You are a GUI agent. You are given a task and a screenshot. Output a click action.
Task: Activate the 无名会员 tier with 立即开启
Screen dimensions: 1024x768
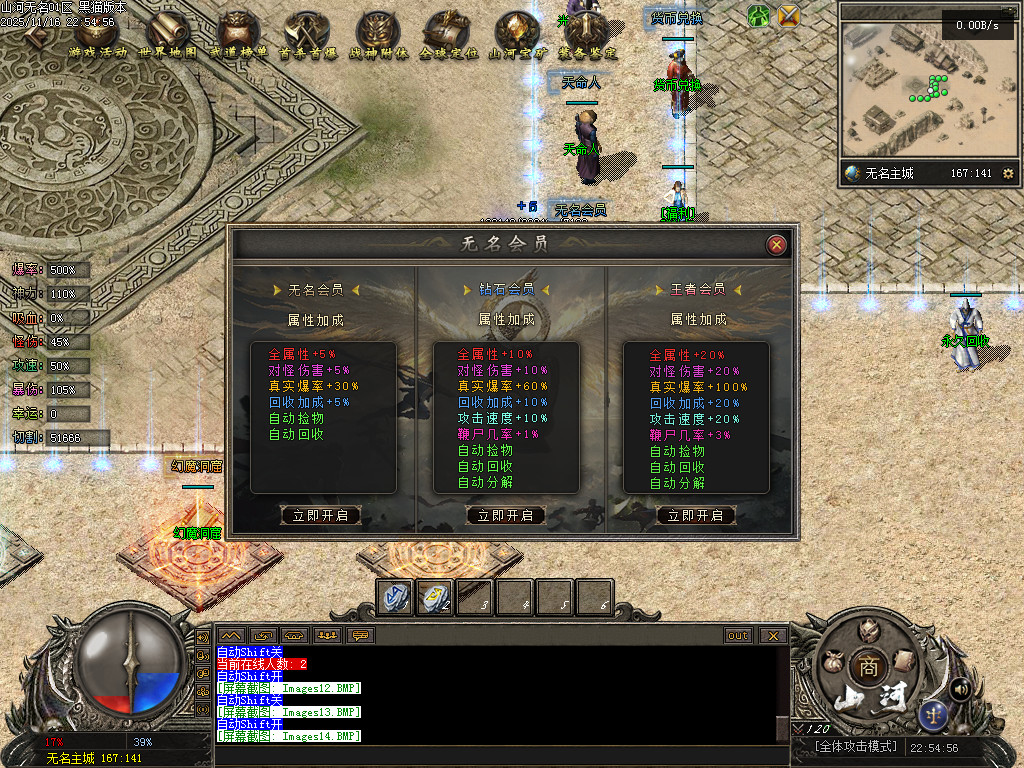(320, 516)
